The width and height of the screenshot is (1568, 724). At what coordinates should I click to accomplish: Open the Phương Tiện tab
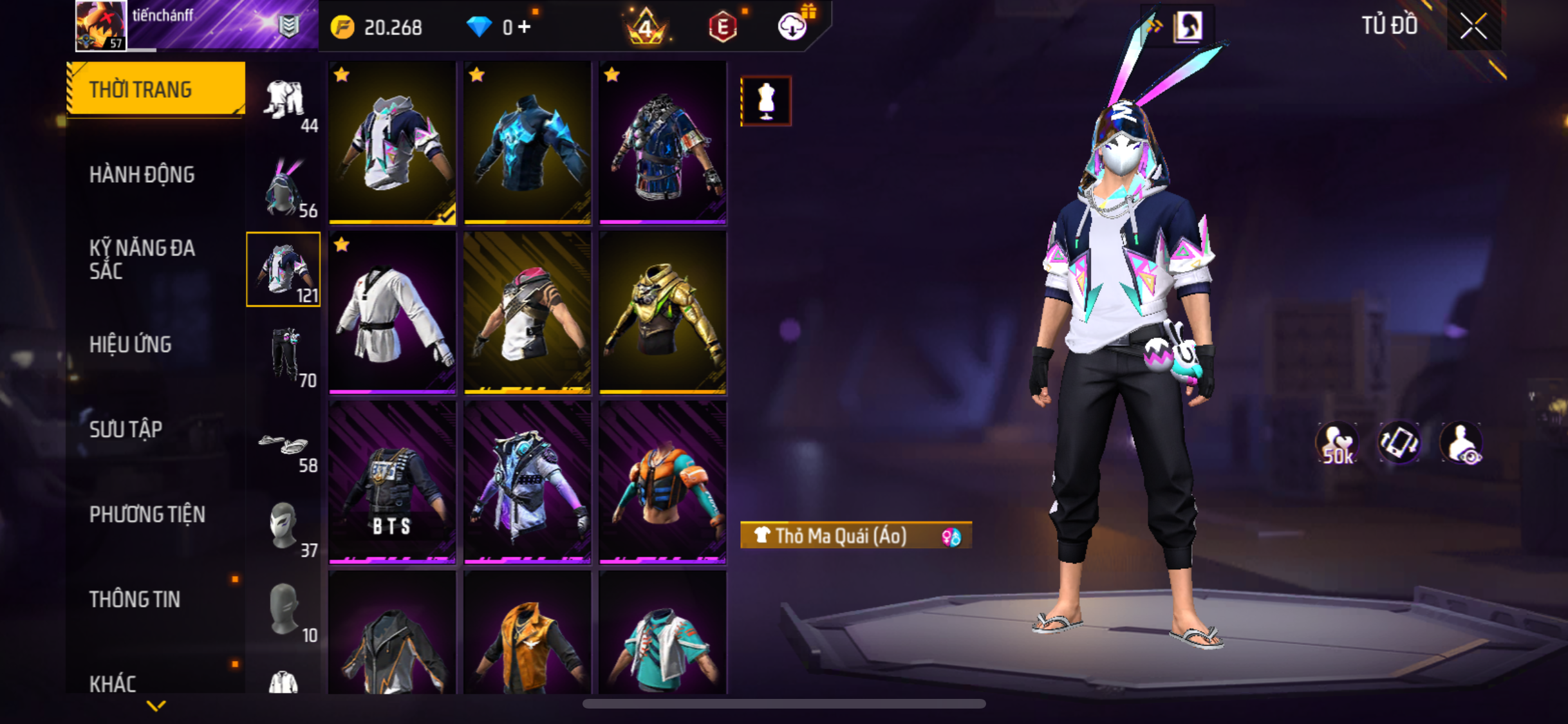tap(147, 514)
